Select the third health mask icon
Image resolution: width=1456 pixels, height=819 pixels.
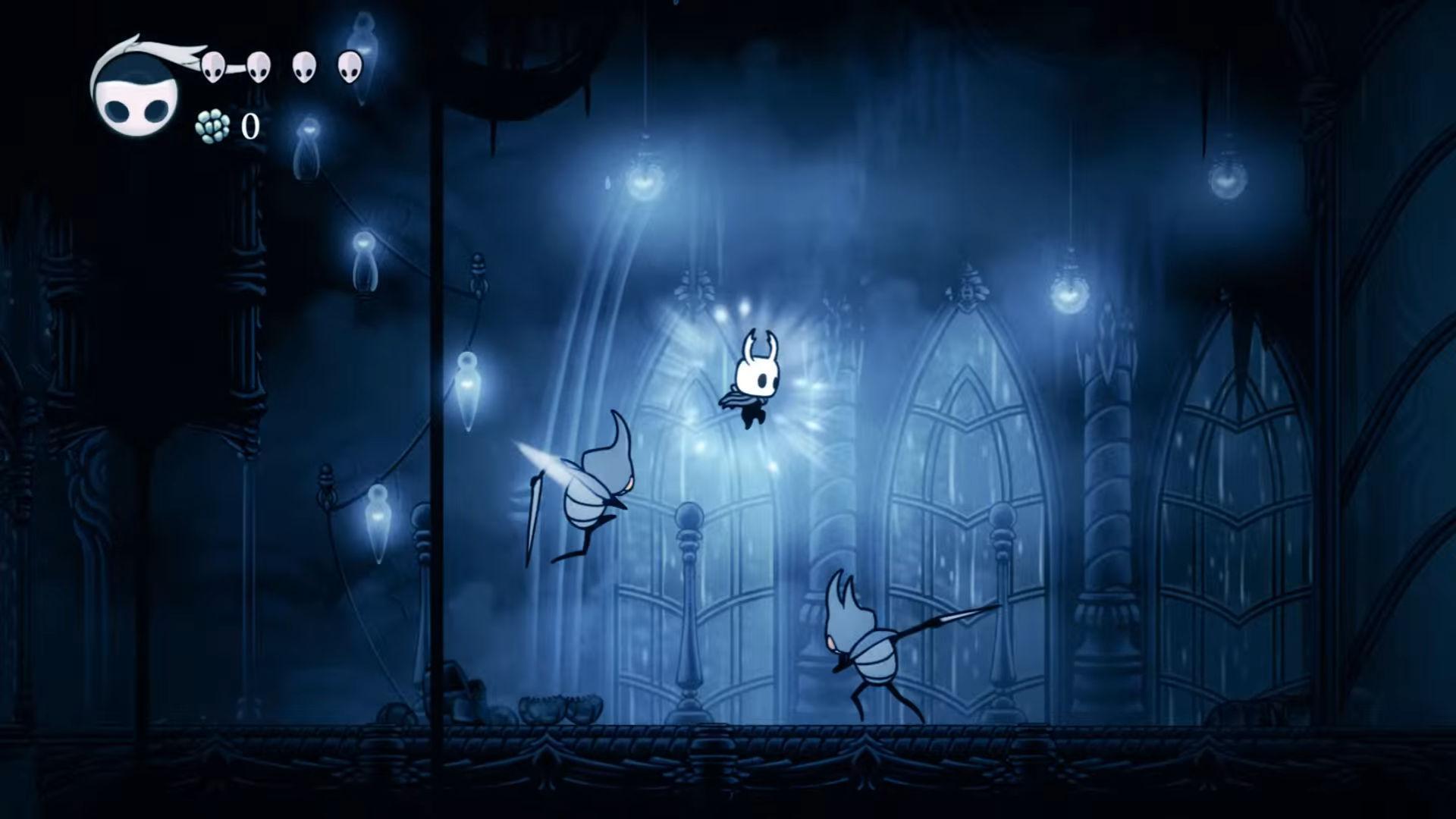[x=305, y=67]
